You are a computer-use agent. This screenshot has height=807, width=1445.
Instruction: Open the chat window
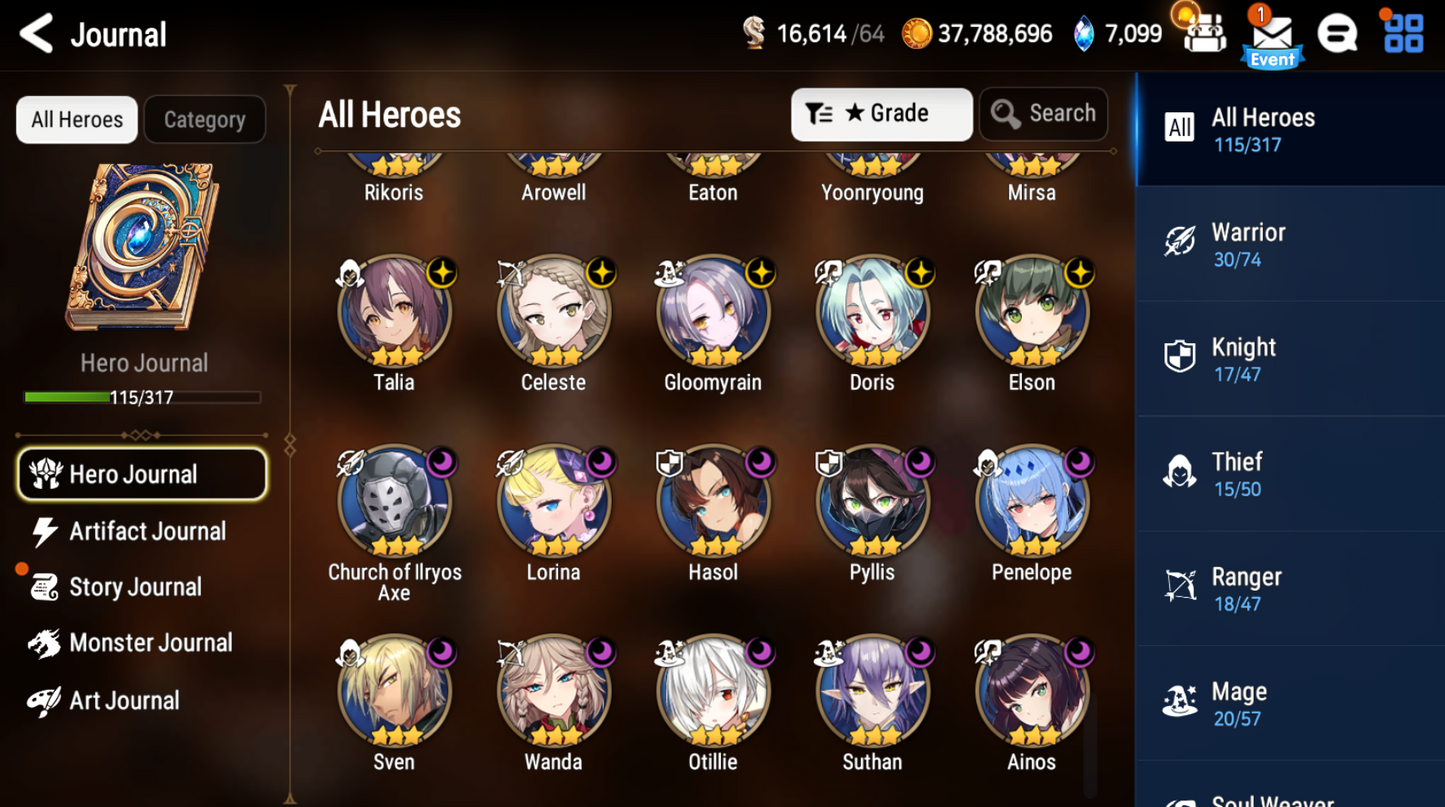click(1338, 33)
